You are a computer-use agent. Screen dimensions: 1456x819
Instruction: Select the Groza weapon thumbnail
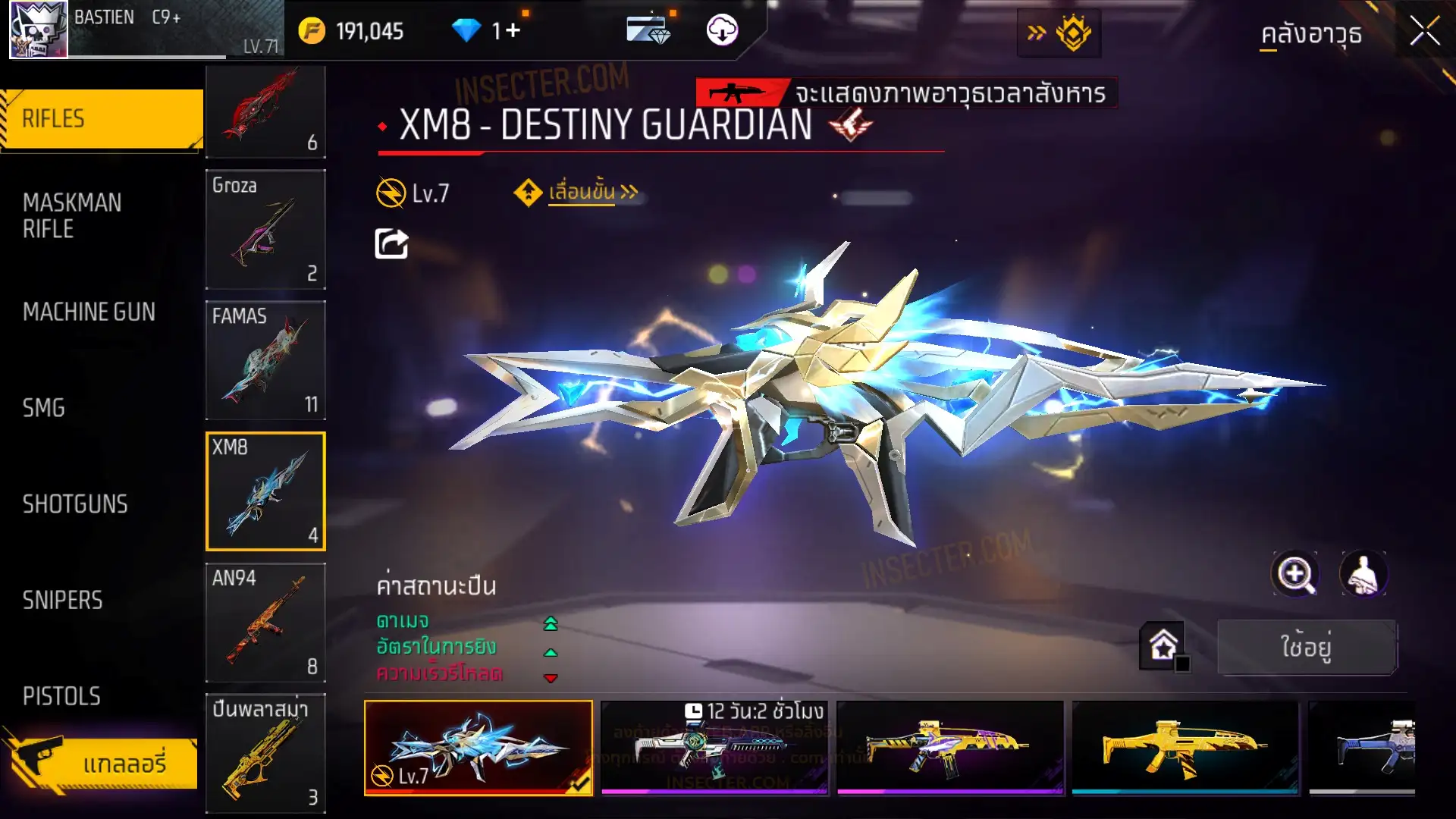pyautogui.click(x=265, y=229)
